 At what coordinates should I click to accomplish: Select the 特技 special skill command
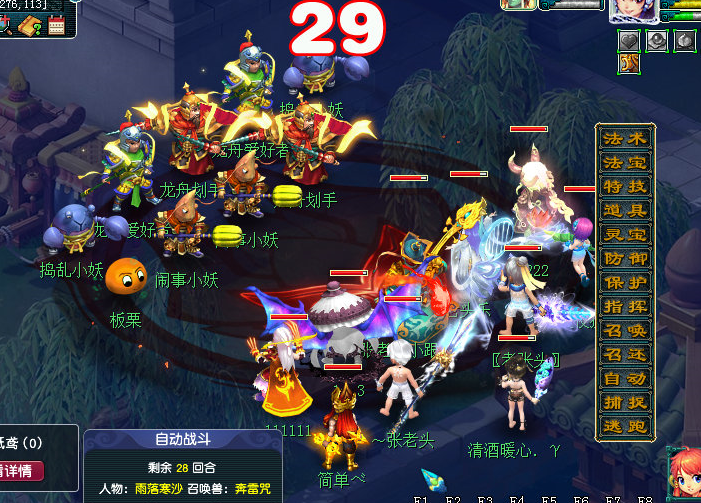[623, 187]
